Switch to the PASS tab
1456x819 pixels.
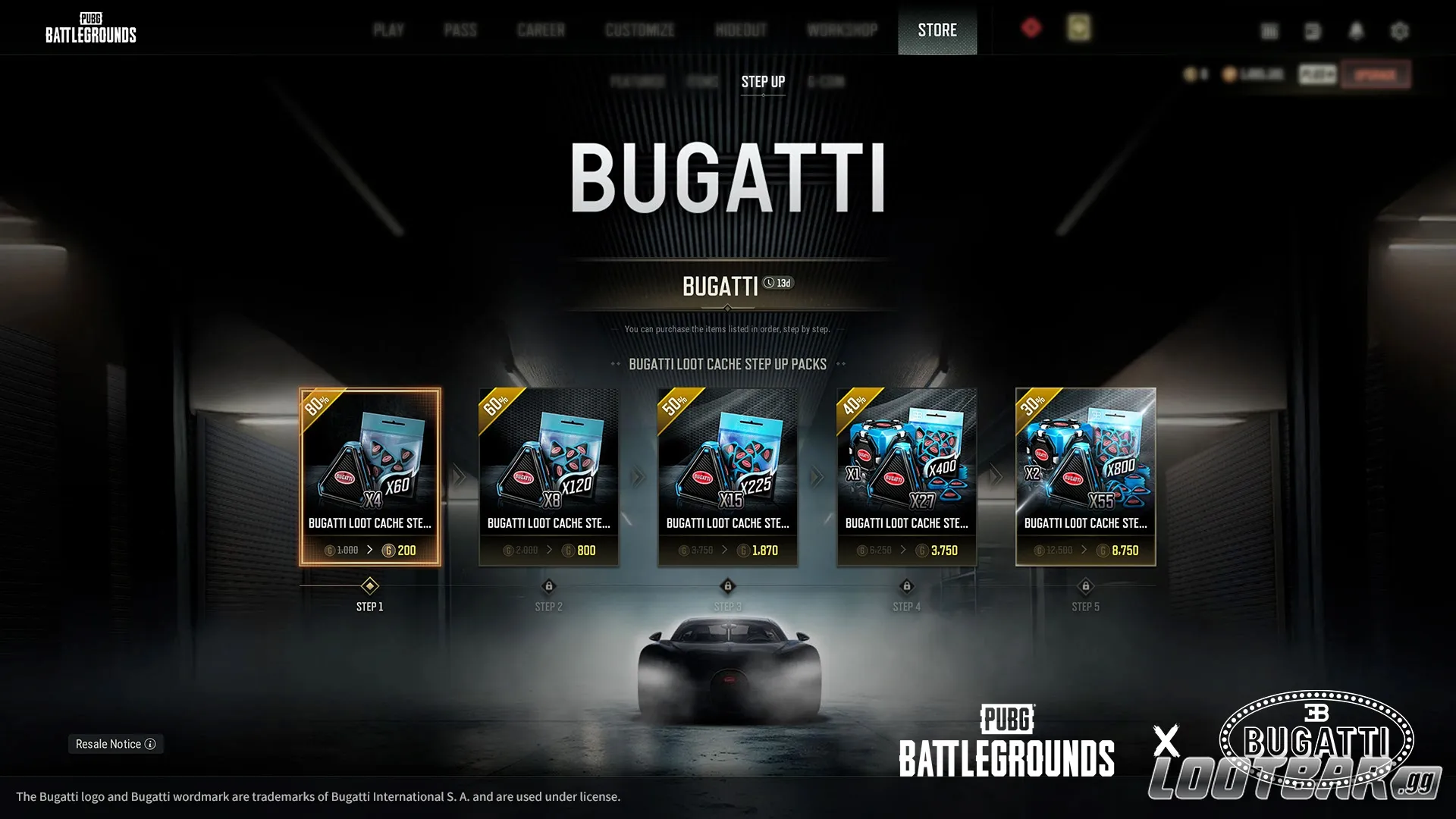[x=460, y=30]
